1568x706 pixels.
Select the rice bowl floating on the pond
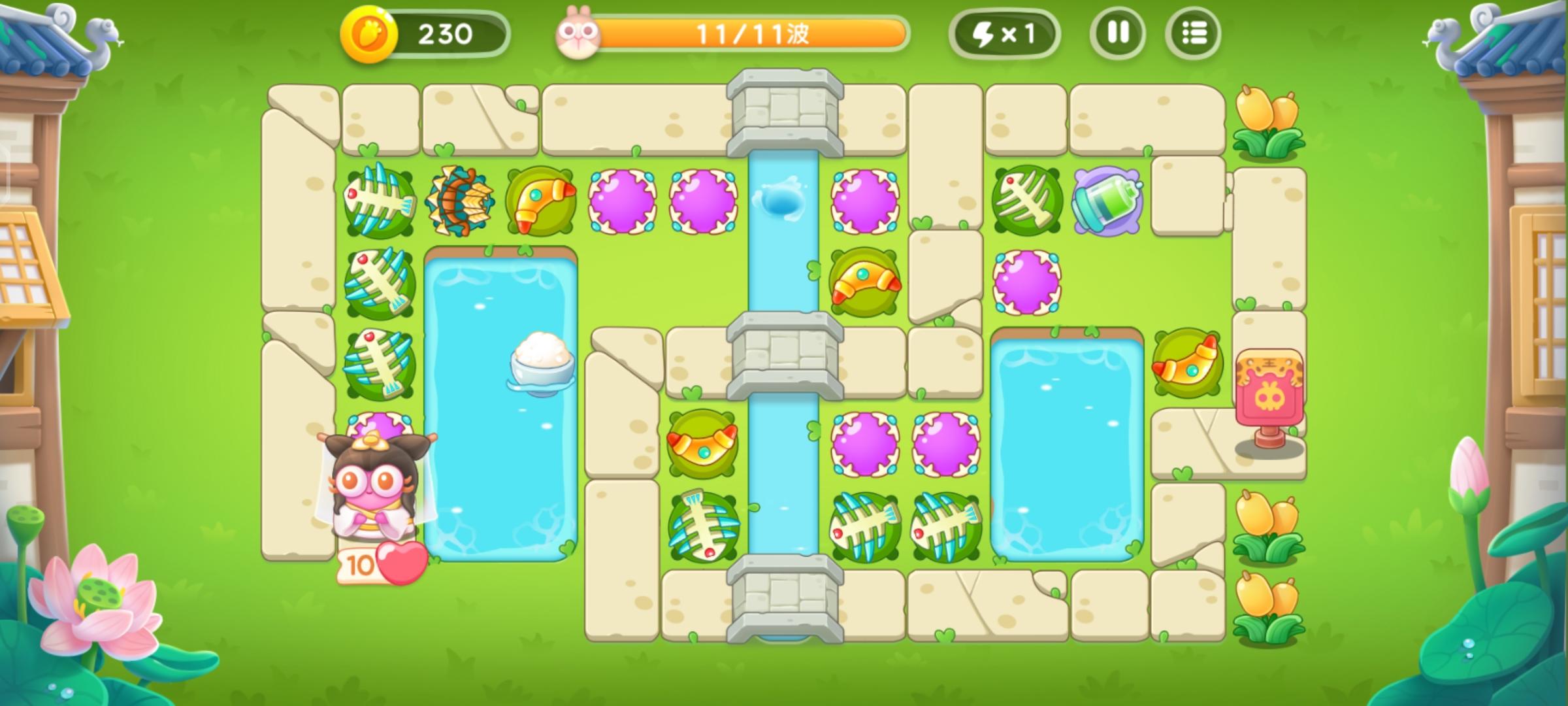[542, 363]
